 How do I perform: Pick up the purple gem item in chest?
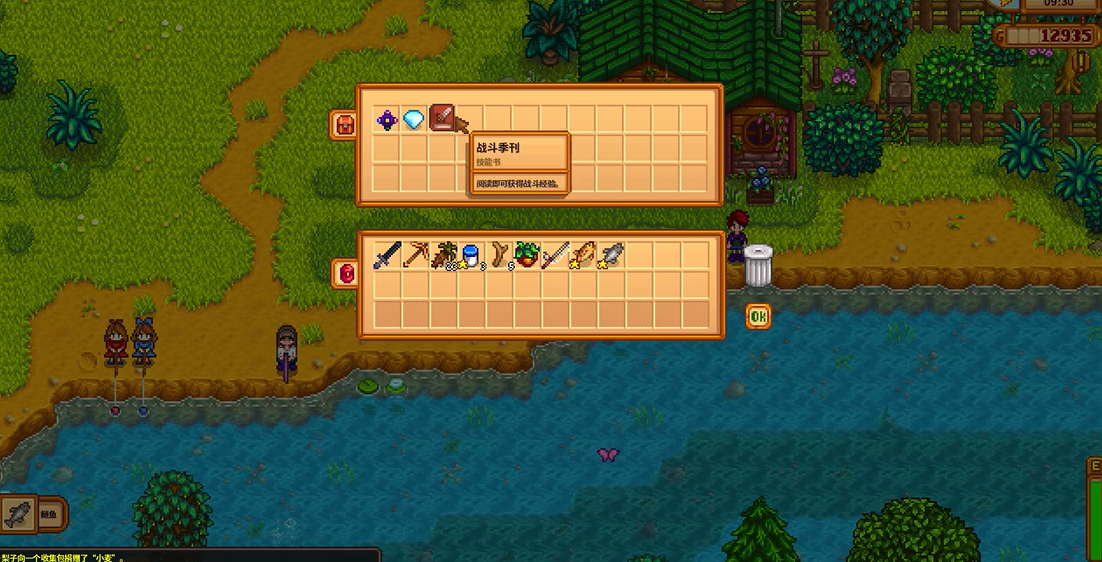[387, 120]
